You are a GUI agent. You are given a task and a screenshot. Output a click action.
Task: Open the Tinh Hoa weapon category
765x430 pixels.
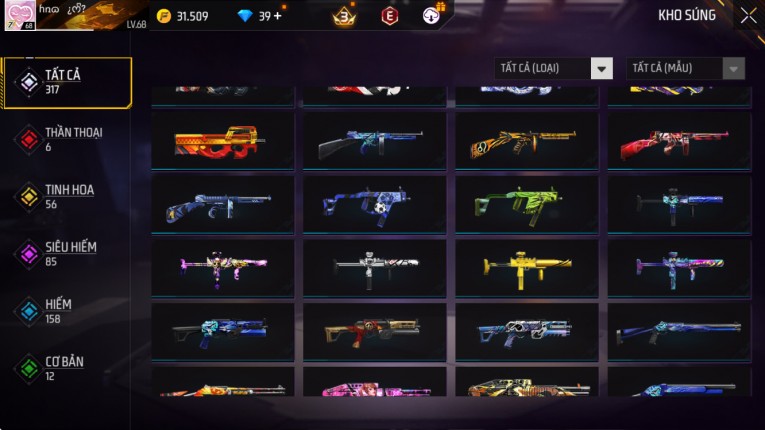pyautogui.click(x=67, y=196)
